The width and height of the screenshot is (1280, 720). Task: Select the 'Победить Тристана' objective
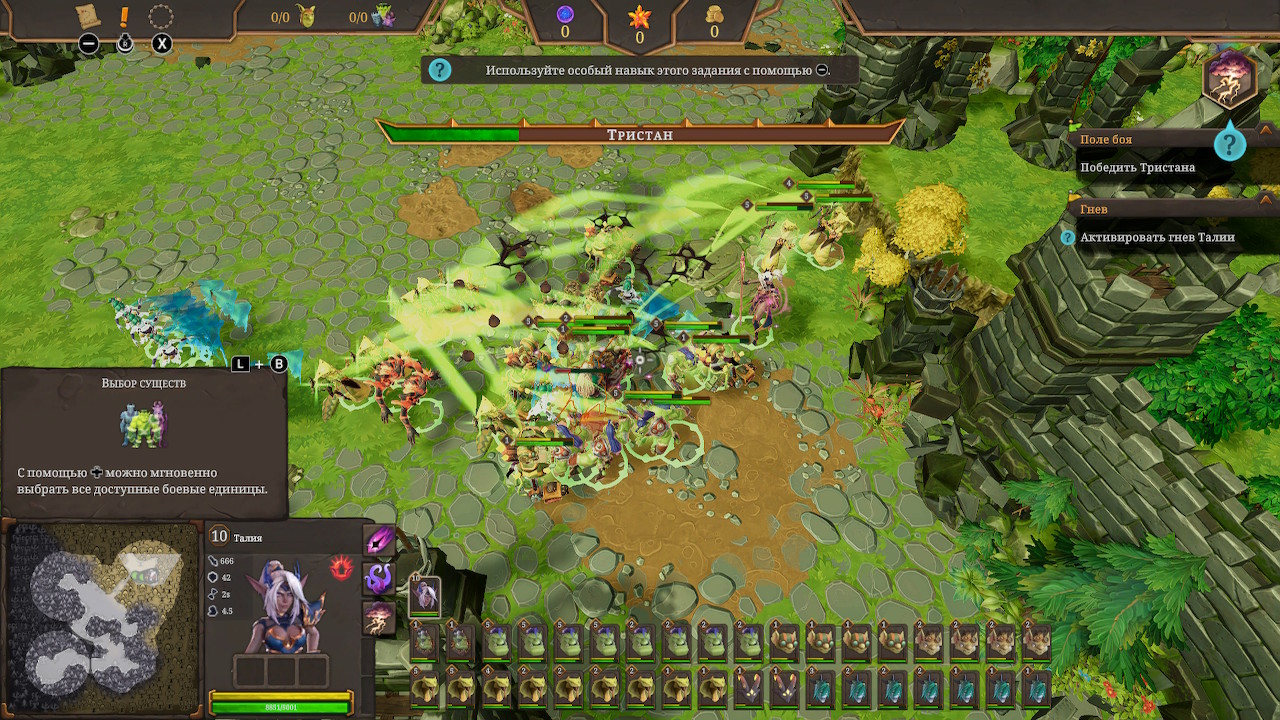pos(1137,168)
